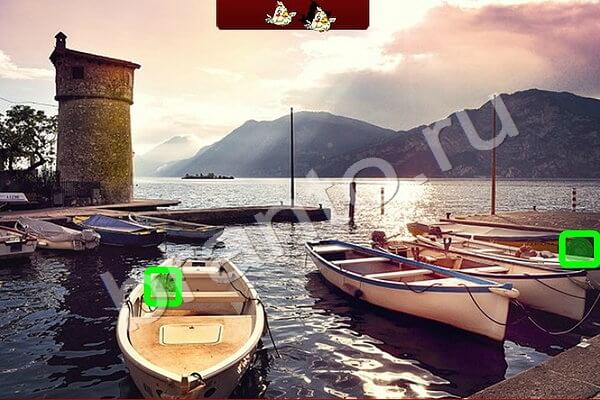This screenshot has width=600, height=400.
Task: Choose the left white chicken icon in the red panel
Action: coord(280,14)
